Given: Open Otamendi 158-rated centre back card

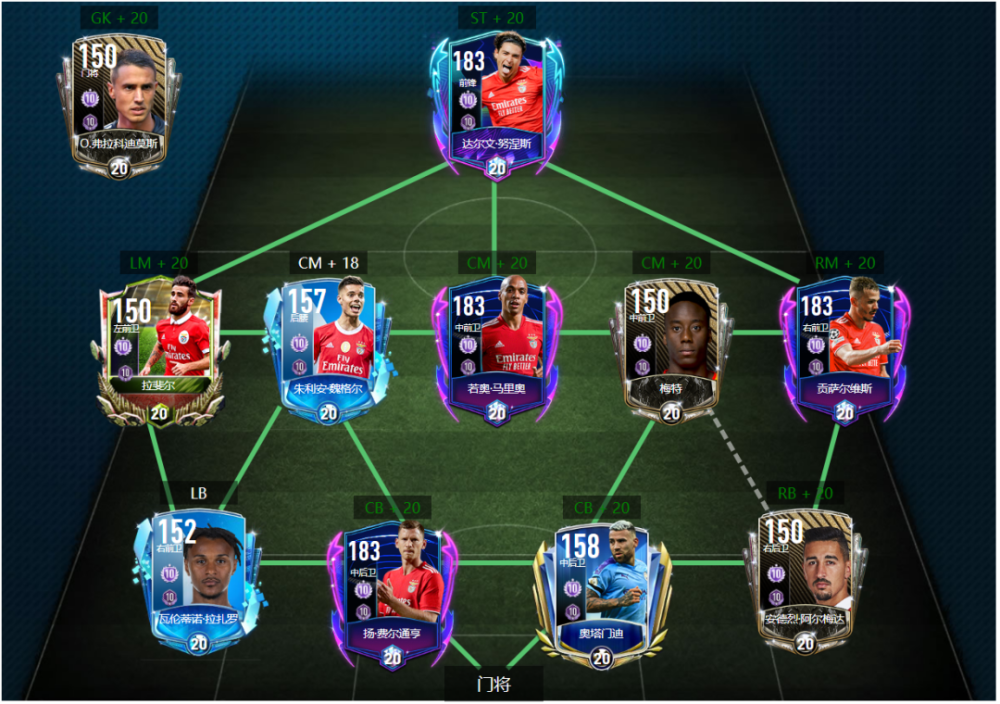Looking at the screenshot, I should [600, 592].
